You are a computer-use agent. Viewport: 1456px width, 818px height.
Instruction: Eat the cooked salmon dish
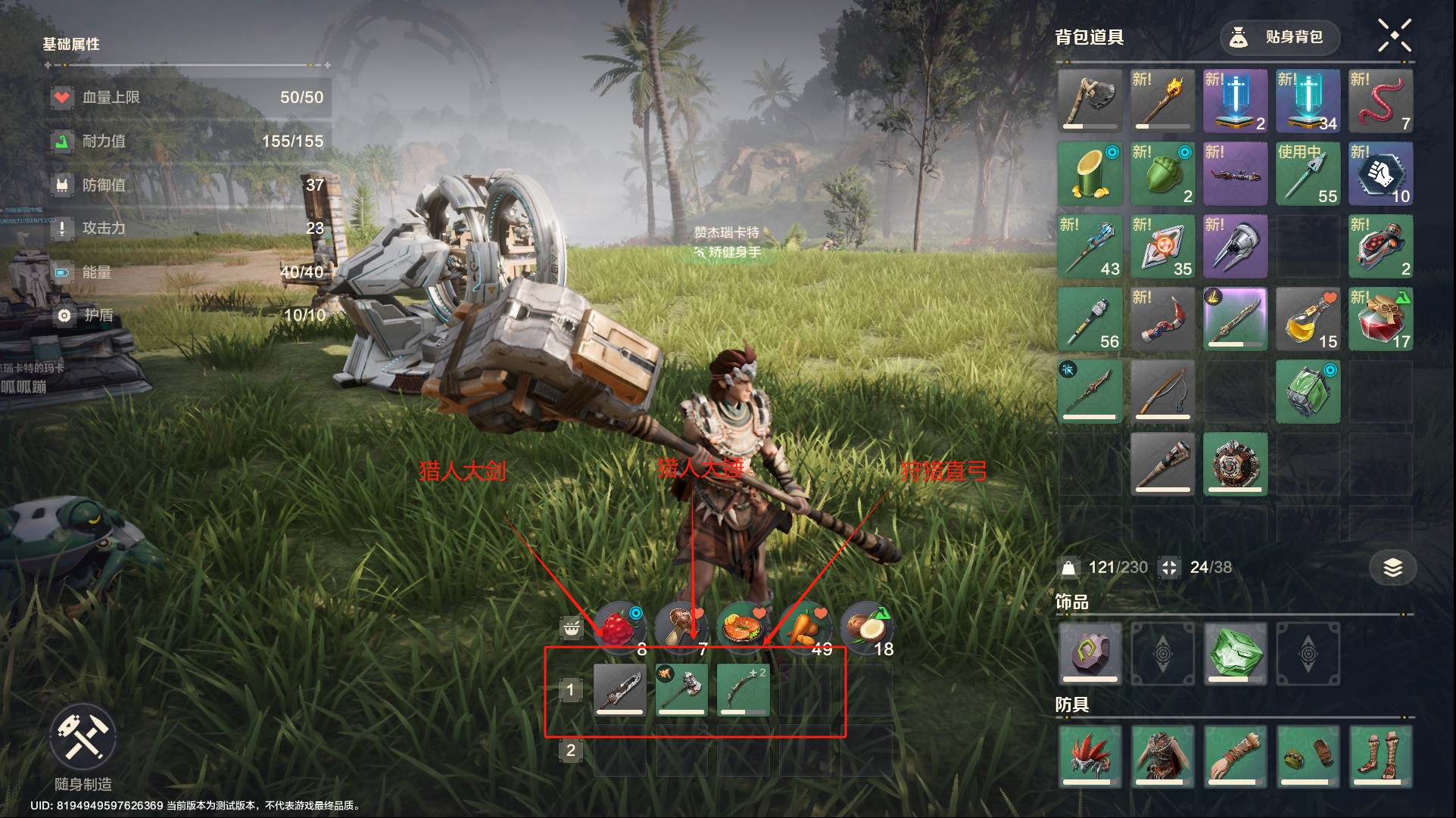click(x=742, y=627)
